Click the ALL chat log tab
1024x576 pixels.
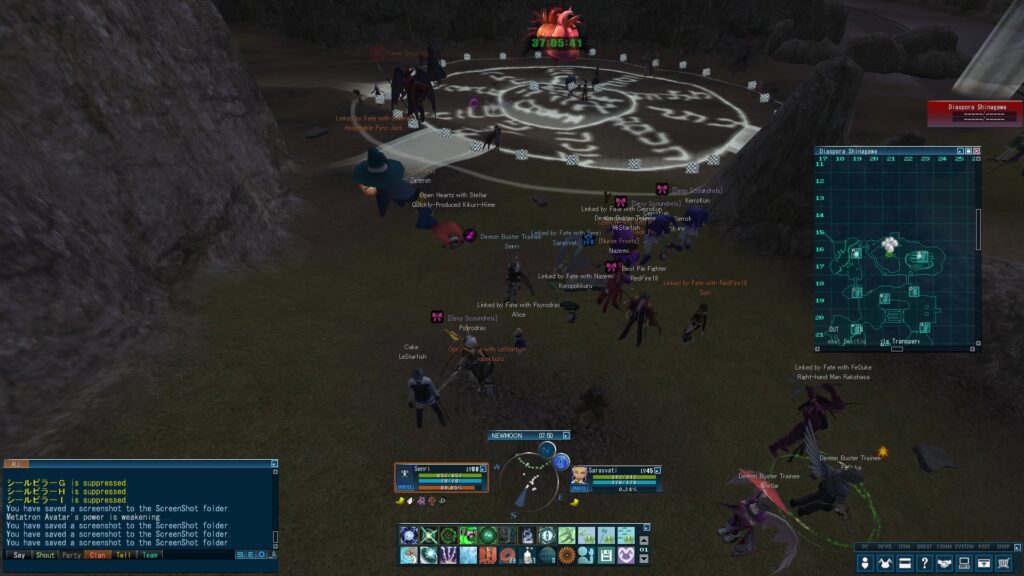[x=16, y=464]
